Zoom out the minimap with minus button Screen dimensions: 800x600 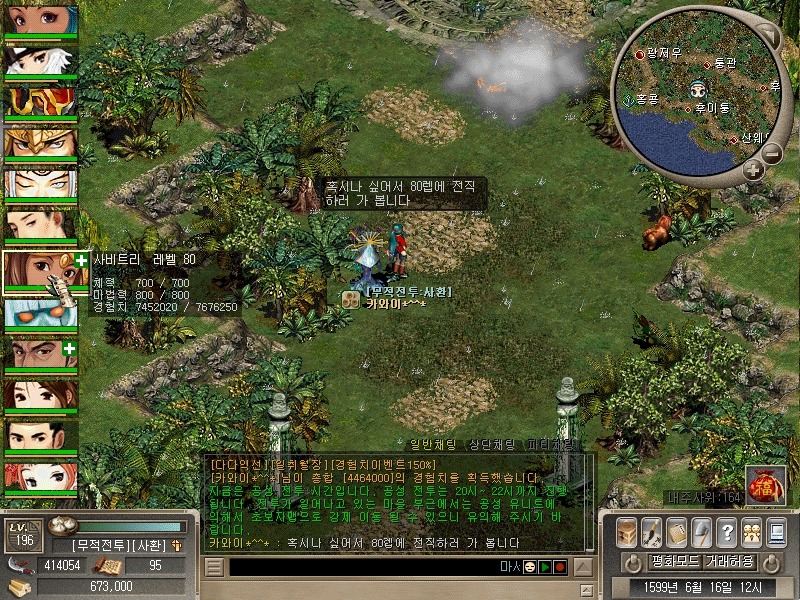[x=772, y=154]
